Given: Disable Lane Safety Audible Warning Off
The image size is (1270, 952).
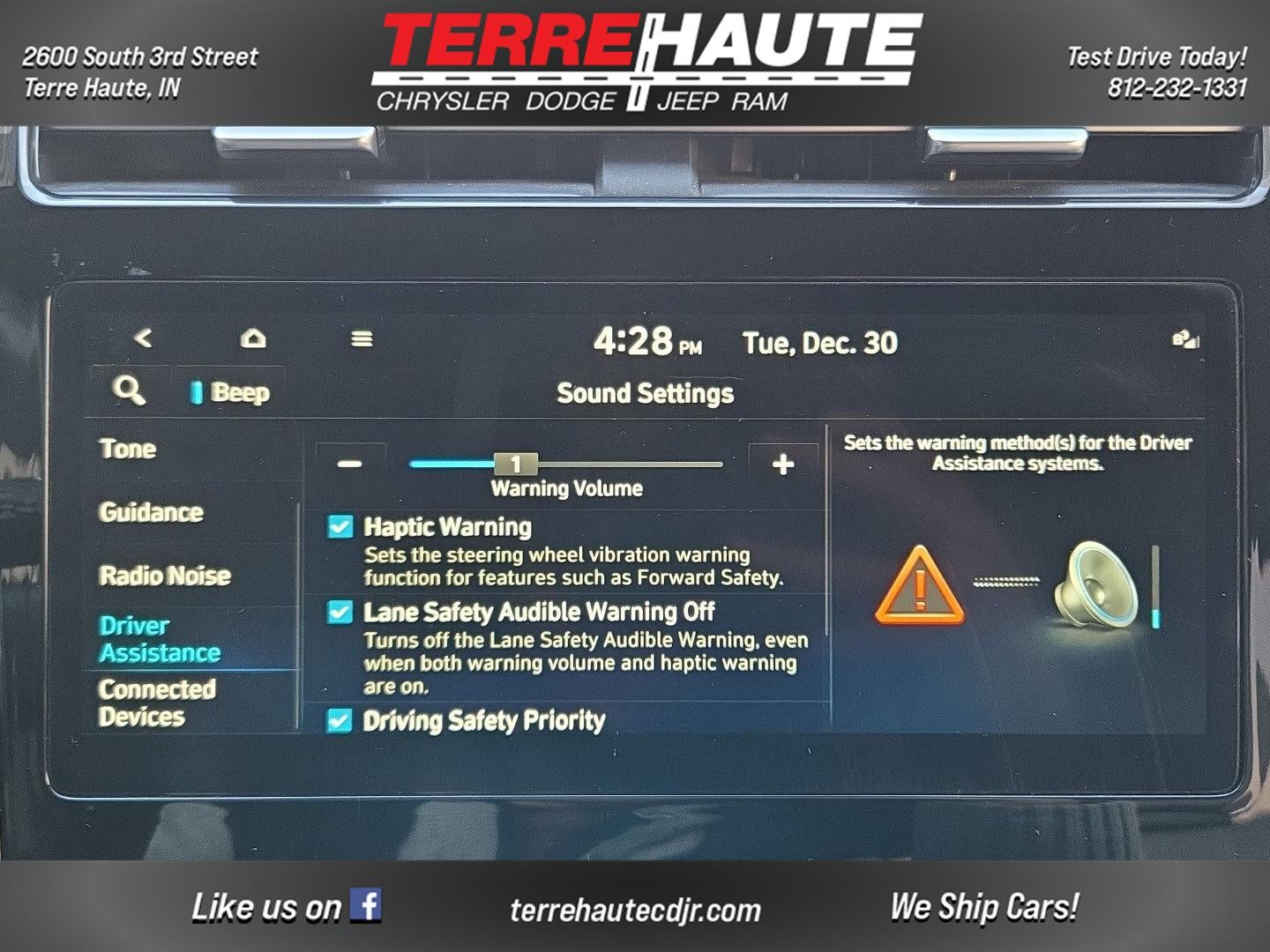Looking at the screenshot, I should (340, 610).
